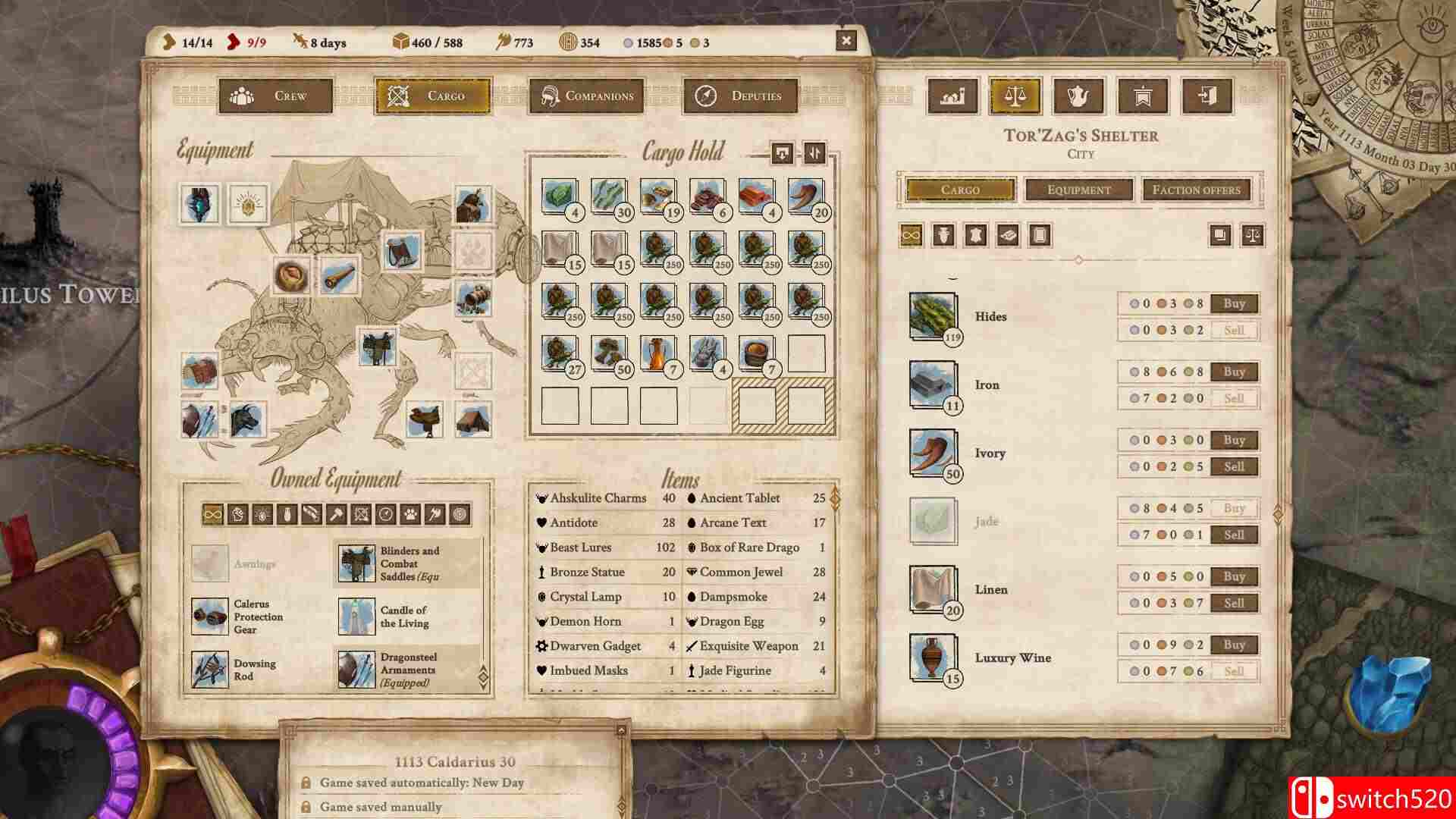Buy Iron from the market
Viewport: 1456px width, 819px height.
[1234, 372]
